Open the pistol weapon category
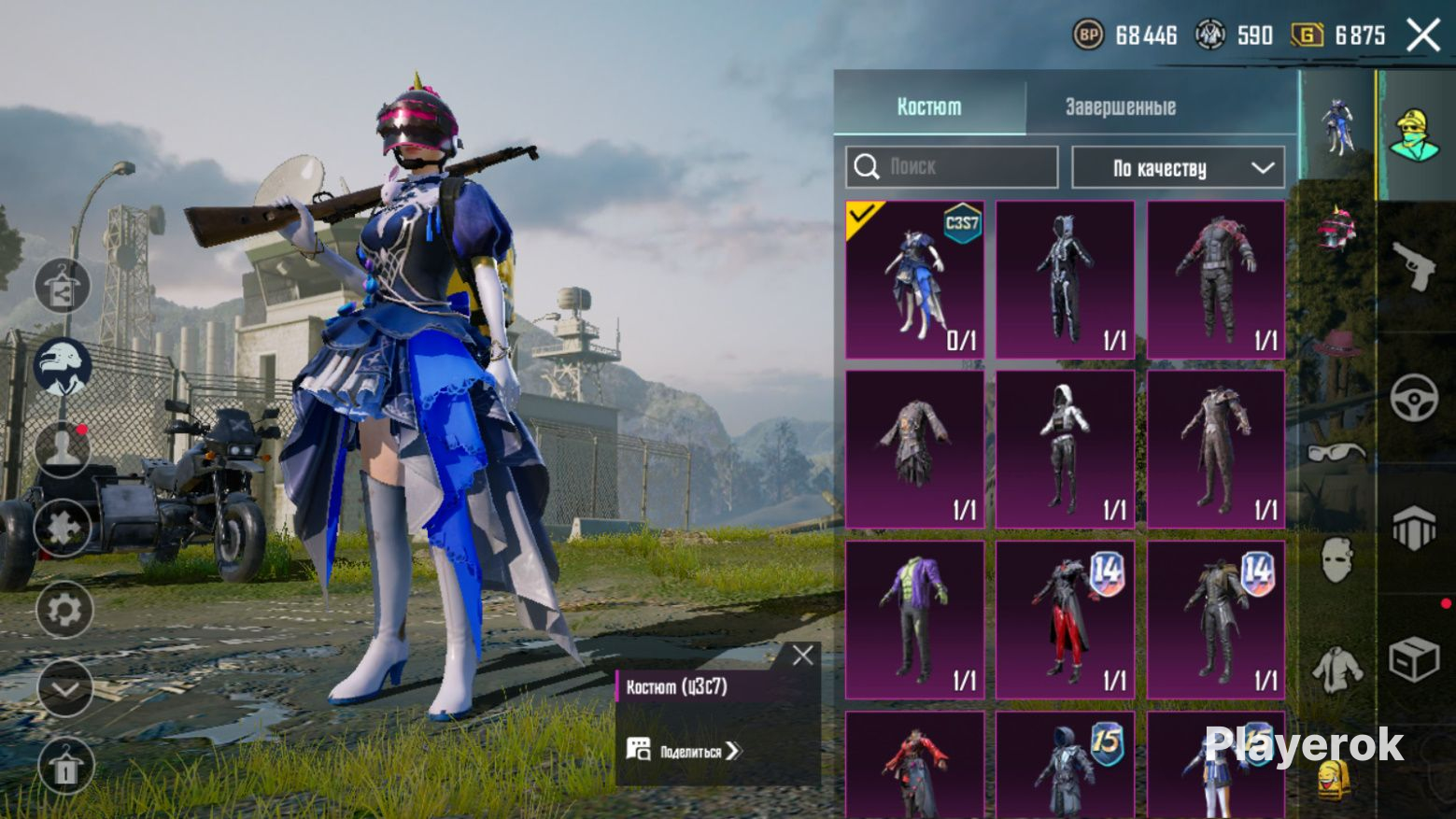The width and height of the screenshot is (1456, 819). tap(1414, 266)
